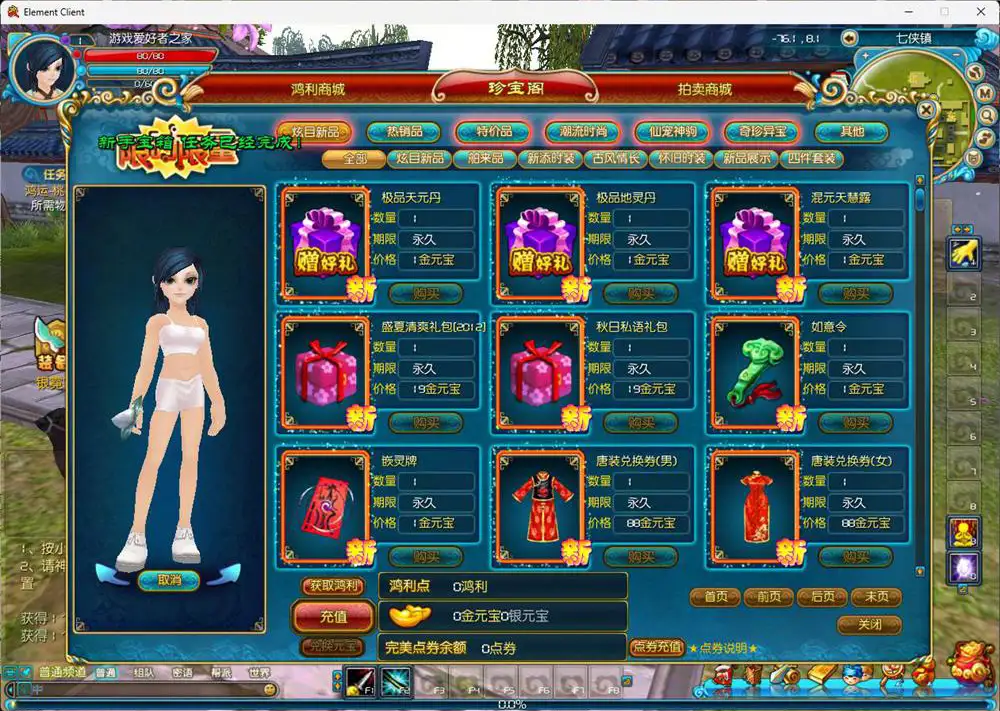Go to the 后页 next page
The width and height of the screenshot is (1000, 711).
click(x=822, y=597)
